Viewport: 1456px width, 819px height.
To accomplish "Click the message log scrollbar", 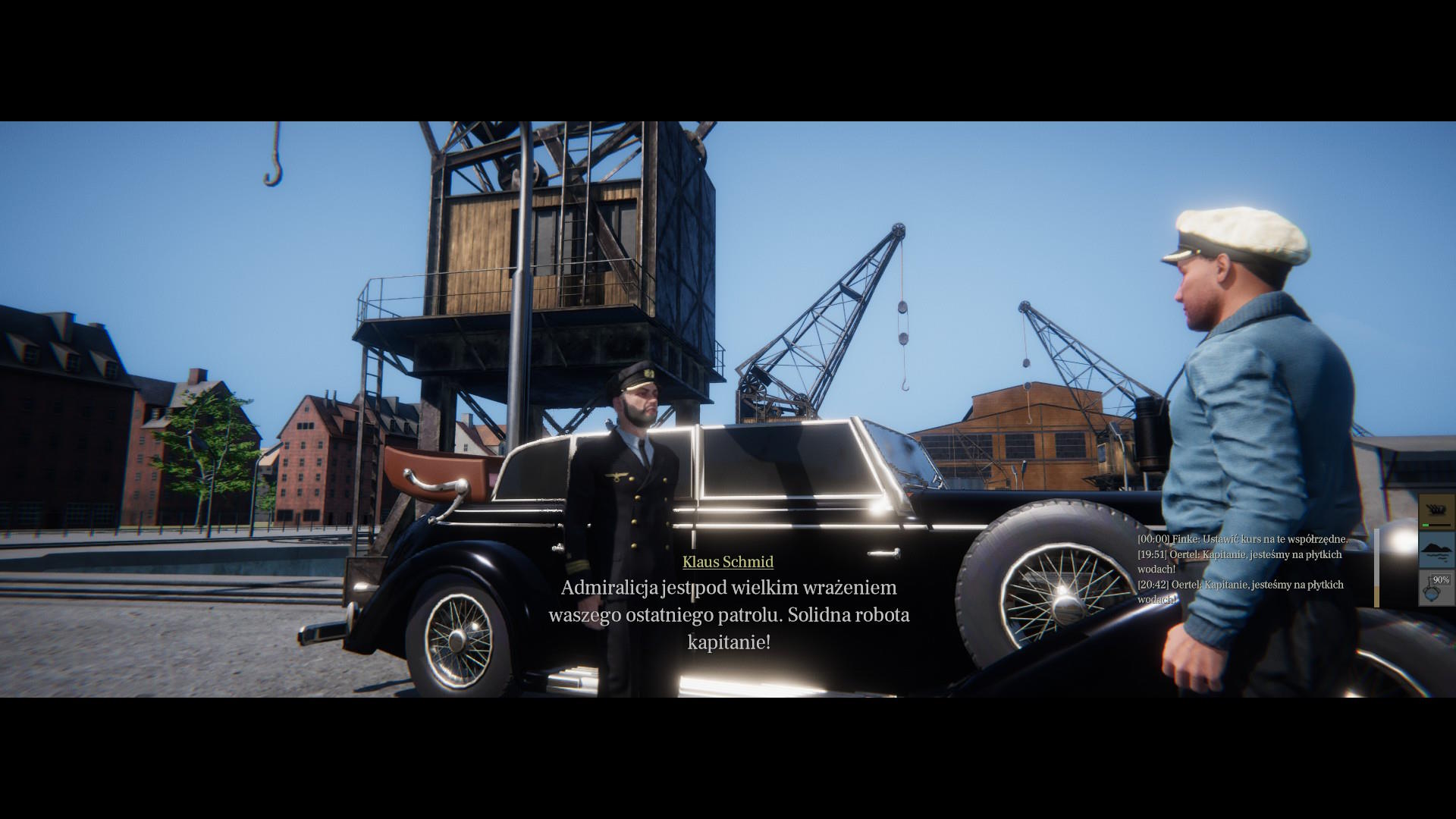I will (1376, 568).
